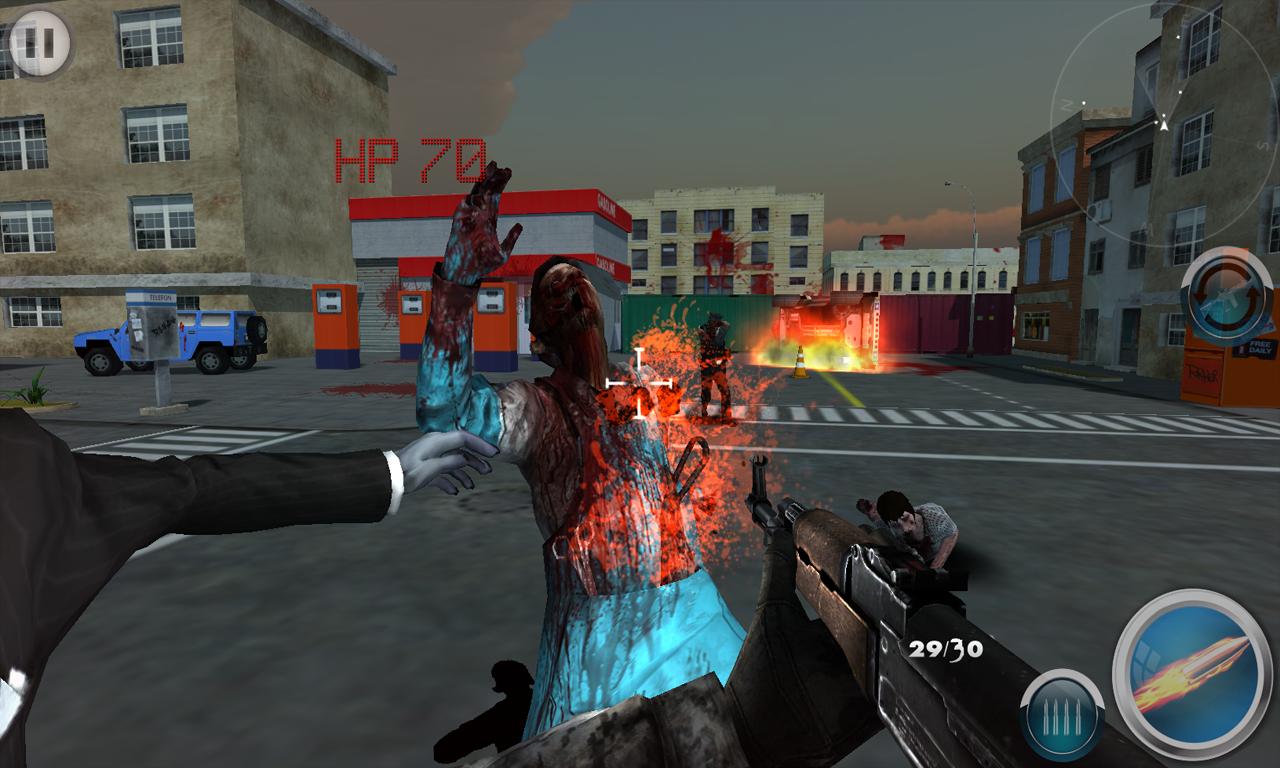Tap the HP 70 health display
Image resolution: width=1280 pixels, height=768 pixels.
(410, 156)
